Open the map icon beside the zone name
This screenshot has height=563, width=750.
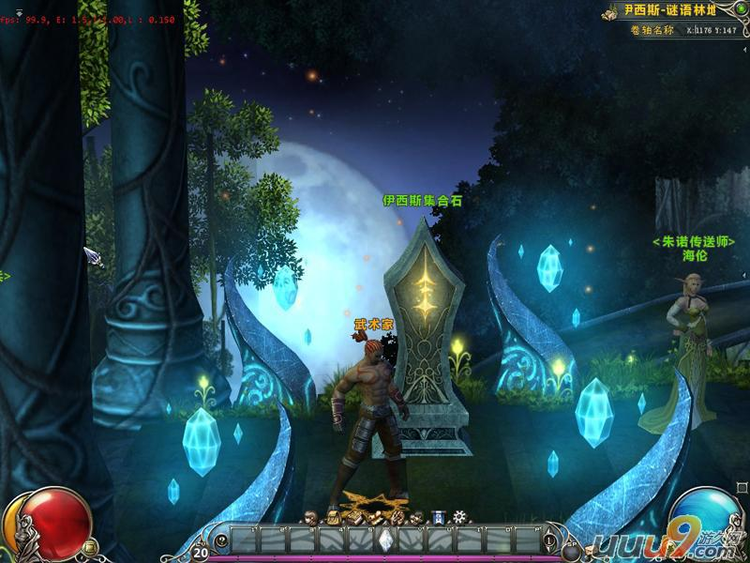point(610,14)
